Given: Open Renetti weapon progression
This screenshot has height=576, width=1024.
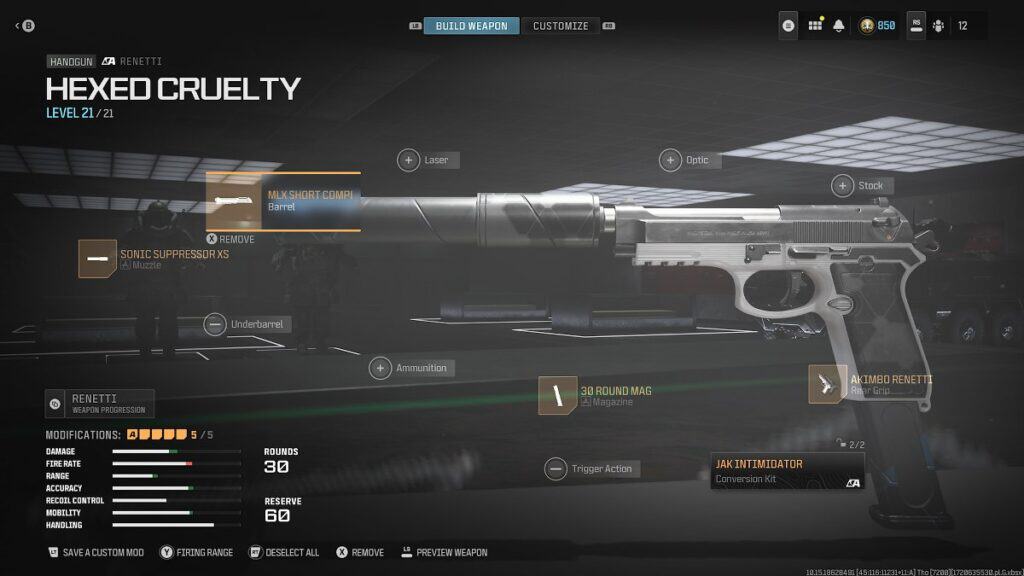Looking at the screenshot, I should [x=100, y=403].
